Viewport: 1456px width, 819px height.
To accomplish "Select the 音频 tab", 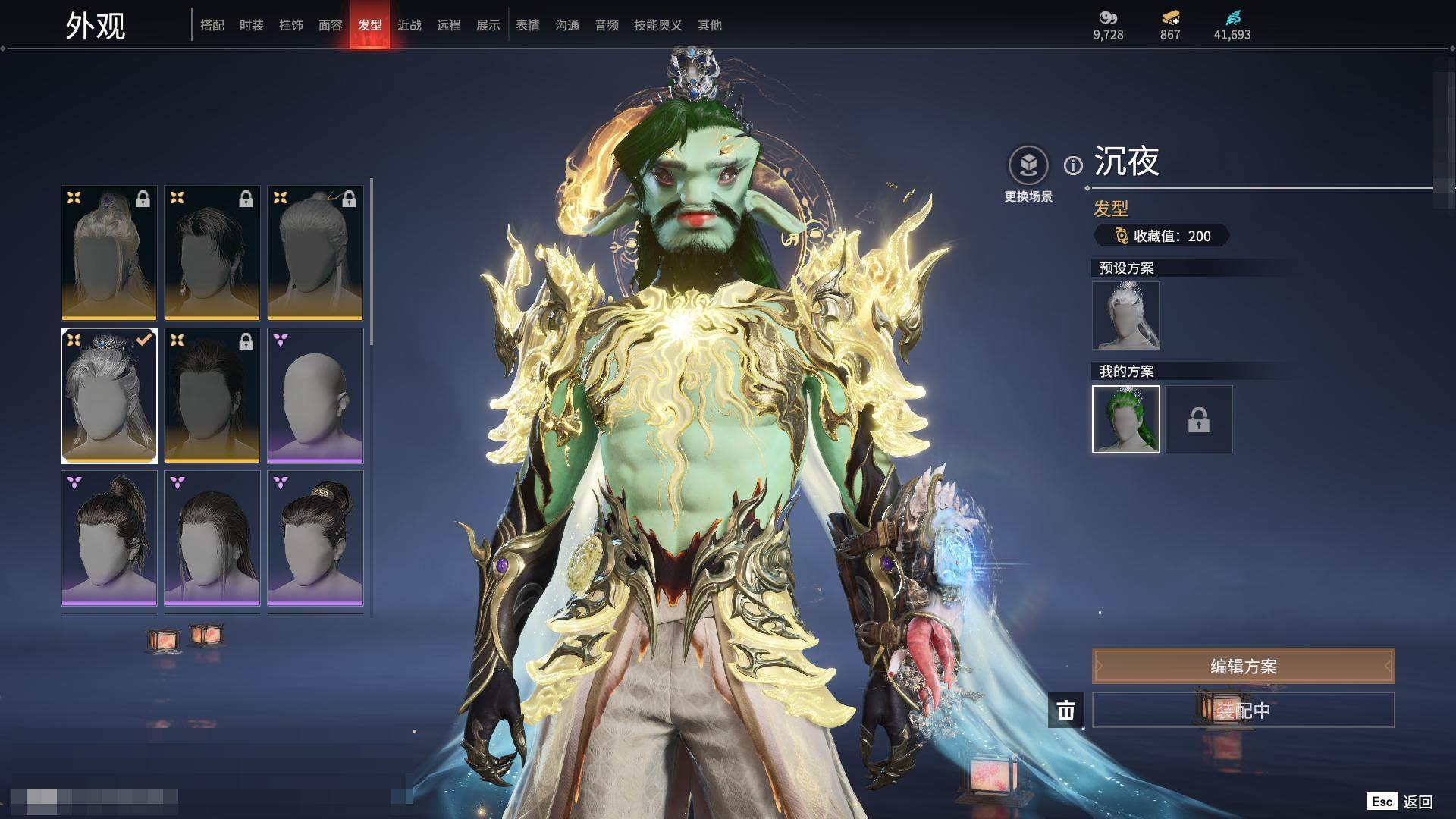I will coord(607,25).
